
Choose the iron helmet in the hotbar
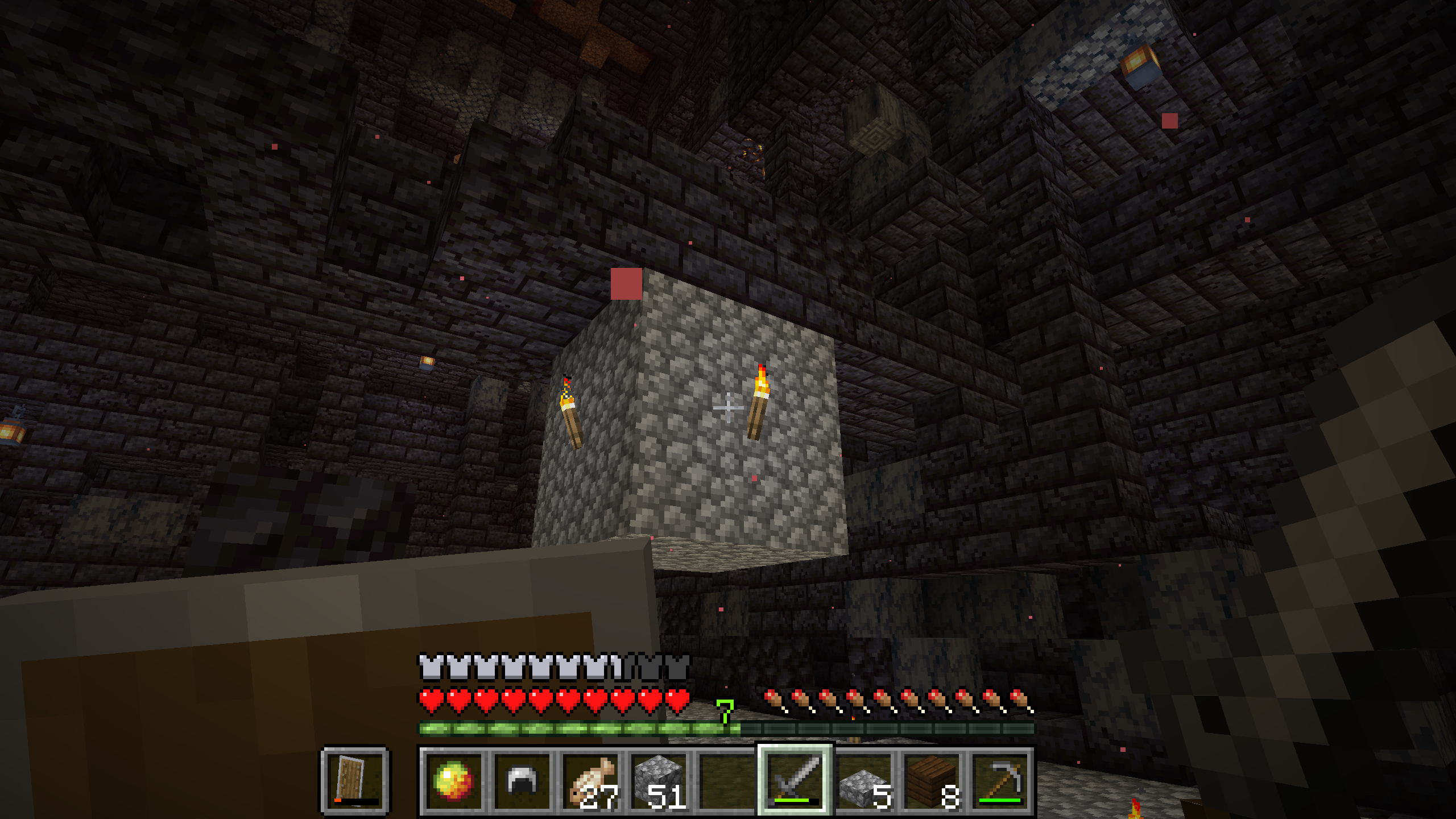[522, 780]
